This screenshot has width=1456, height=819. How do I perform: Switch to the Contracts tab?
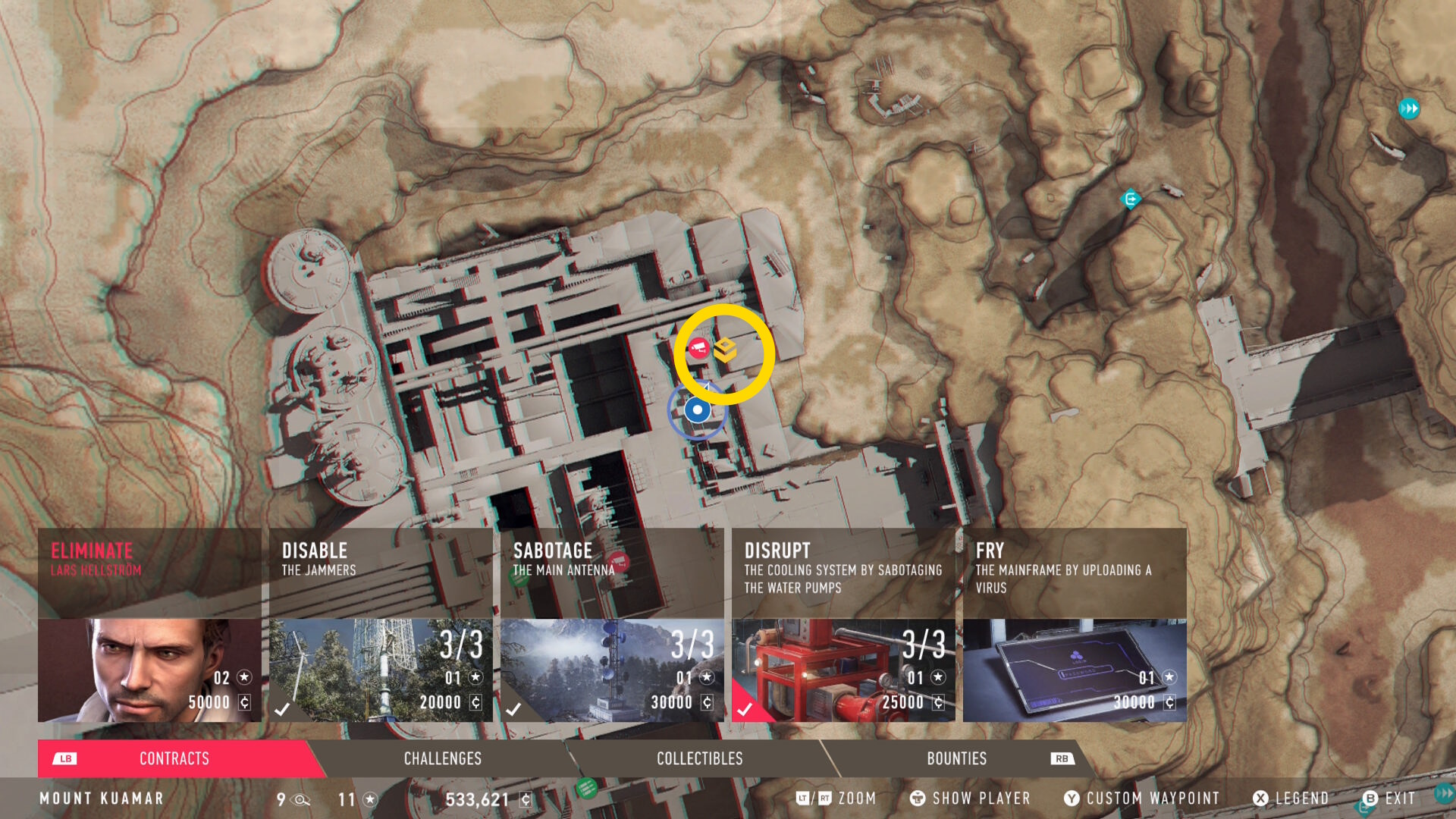click(x=174, y=758)
